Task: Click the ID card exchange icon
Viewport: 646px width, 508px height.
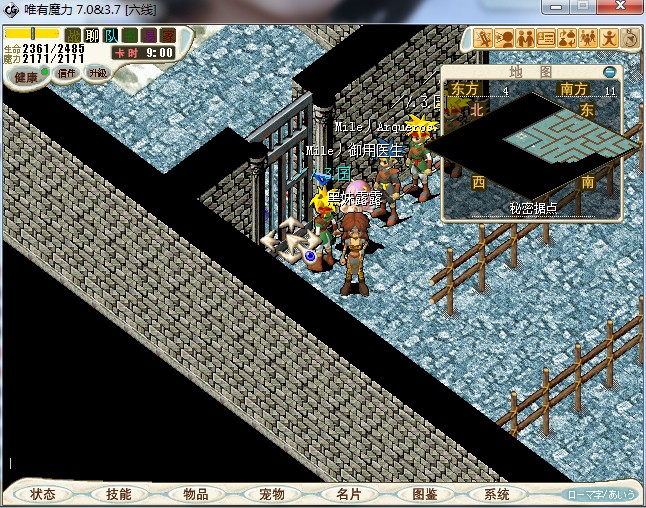Action: click(x=546, y=39)
